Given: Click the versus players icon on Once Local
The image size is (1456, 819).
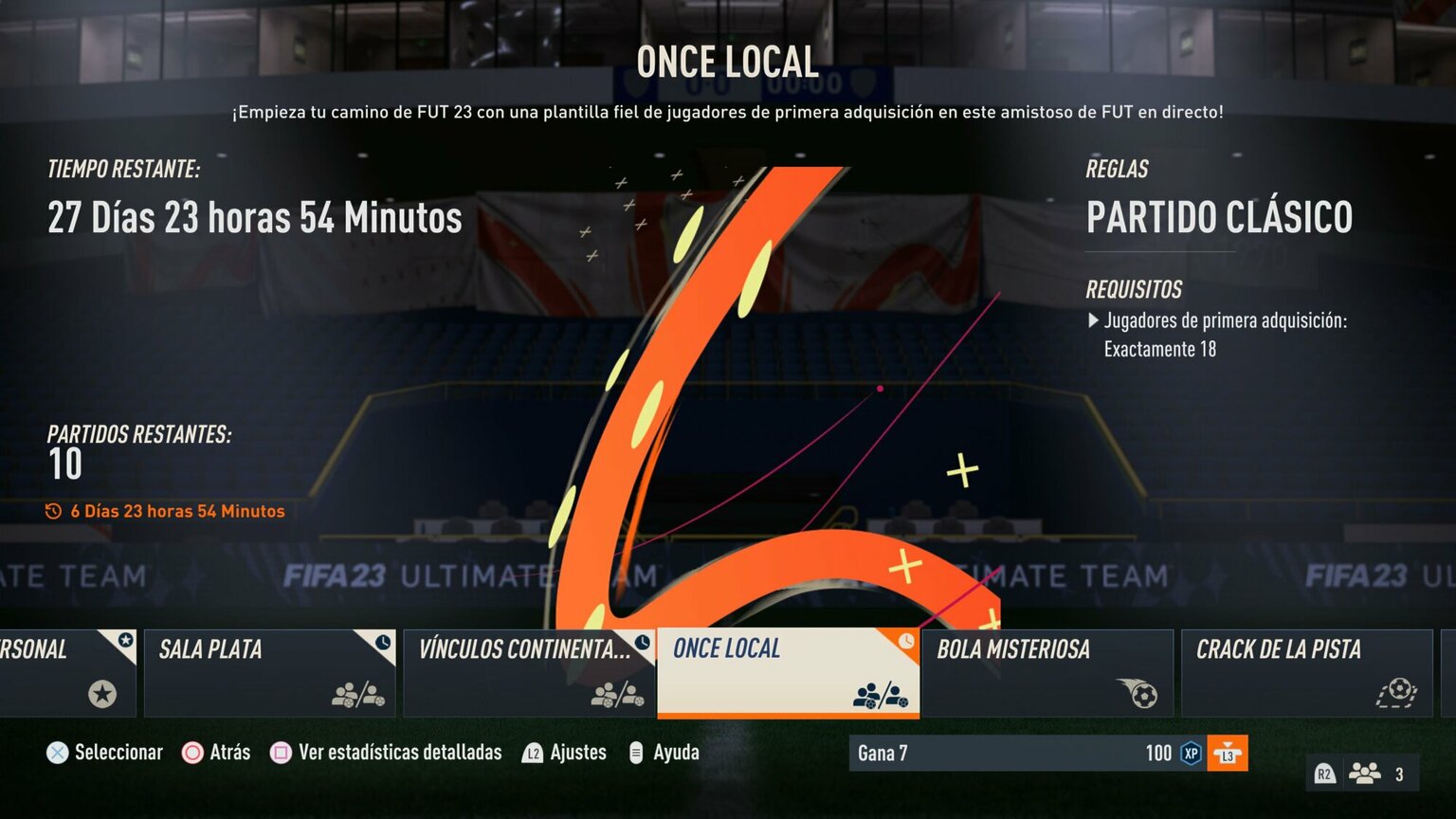Looking at the screenshot, I should click(882, 695).
